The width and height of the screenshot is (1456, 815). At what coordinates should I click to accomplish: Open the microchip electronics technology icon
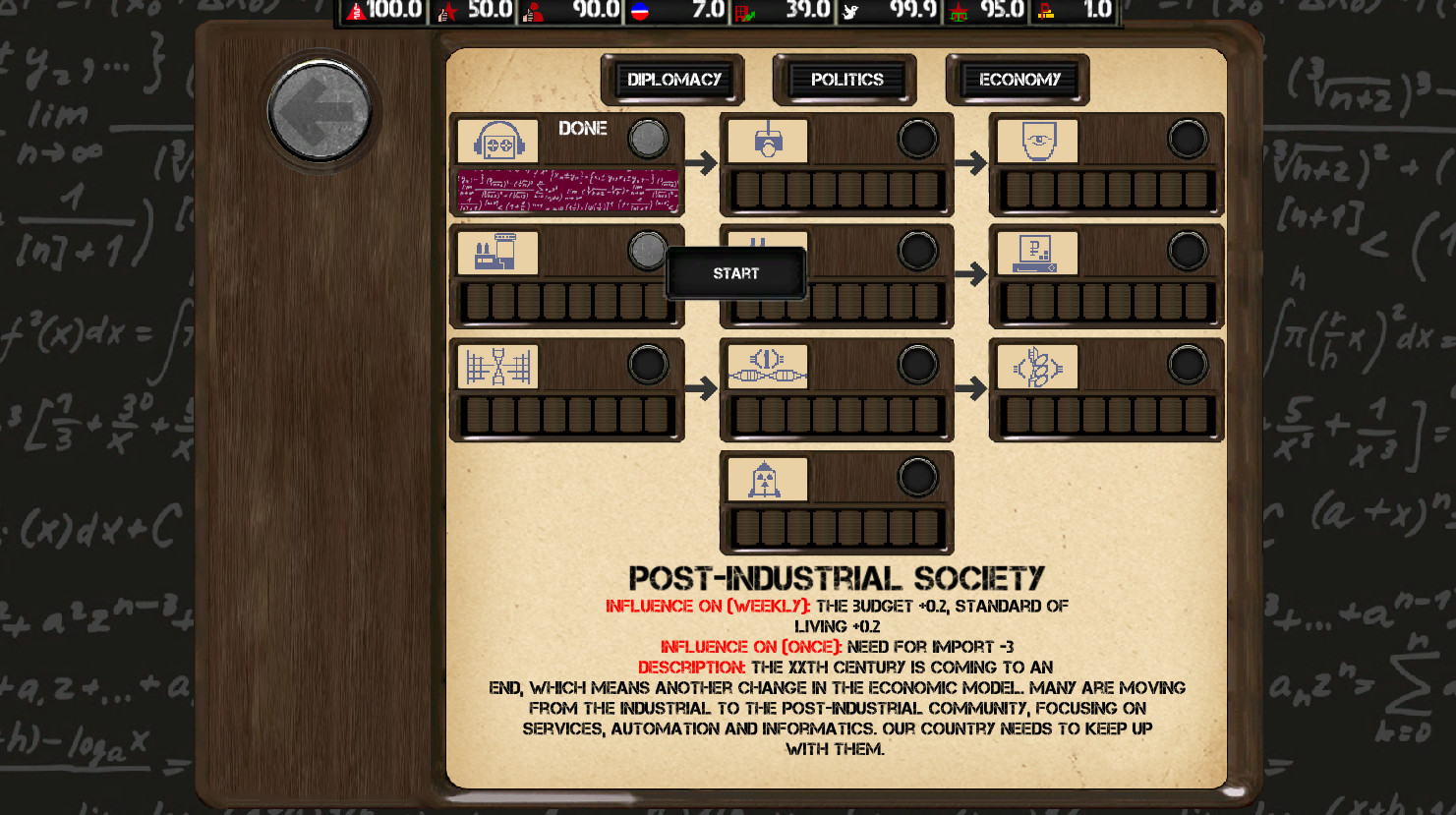pos(767,364)
